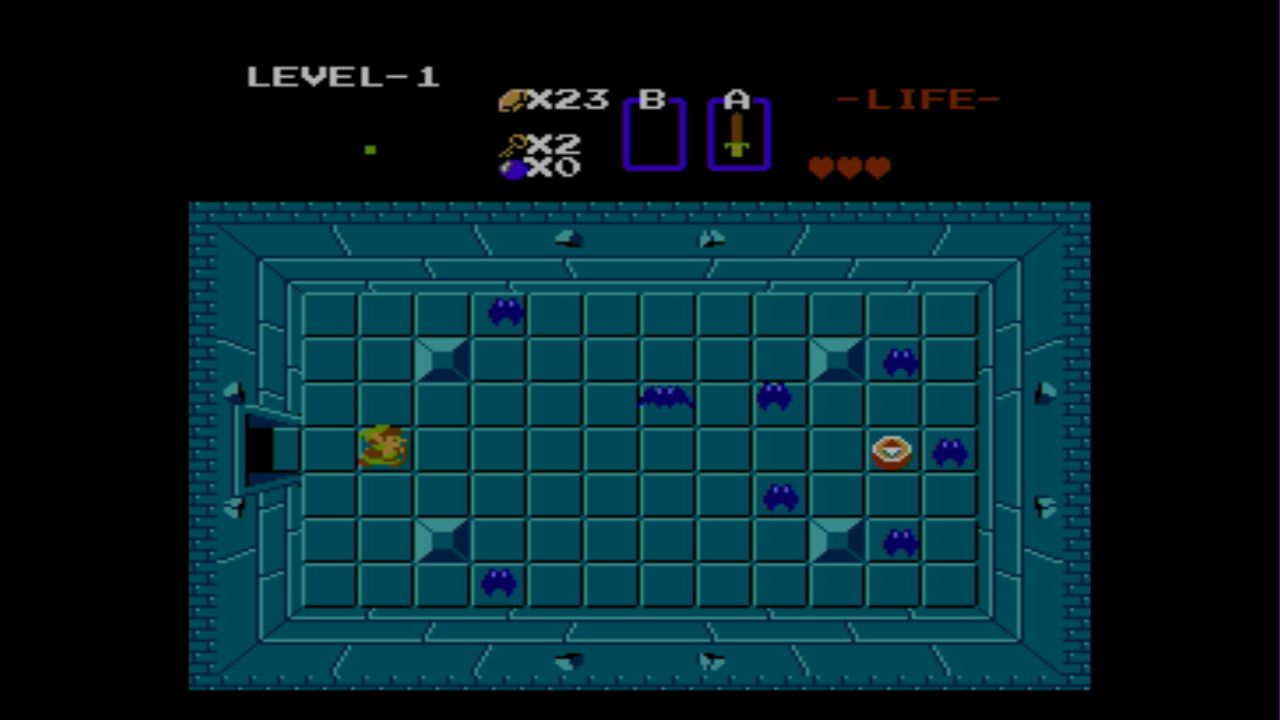Viewport: 1280px width, 720px height.
Task: Select the A slot sword
Action: [737, 134]
